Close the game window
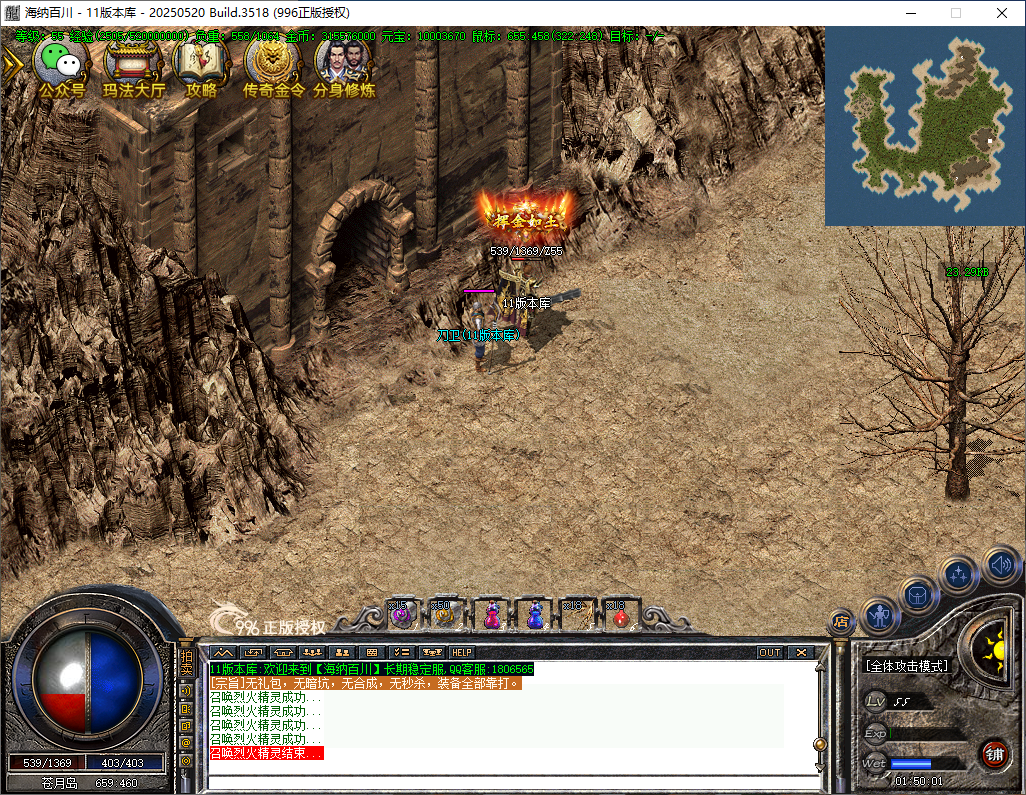 1002,13
